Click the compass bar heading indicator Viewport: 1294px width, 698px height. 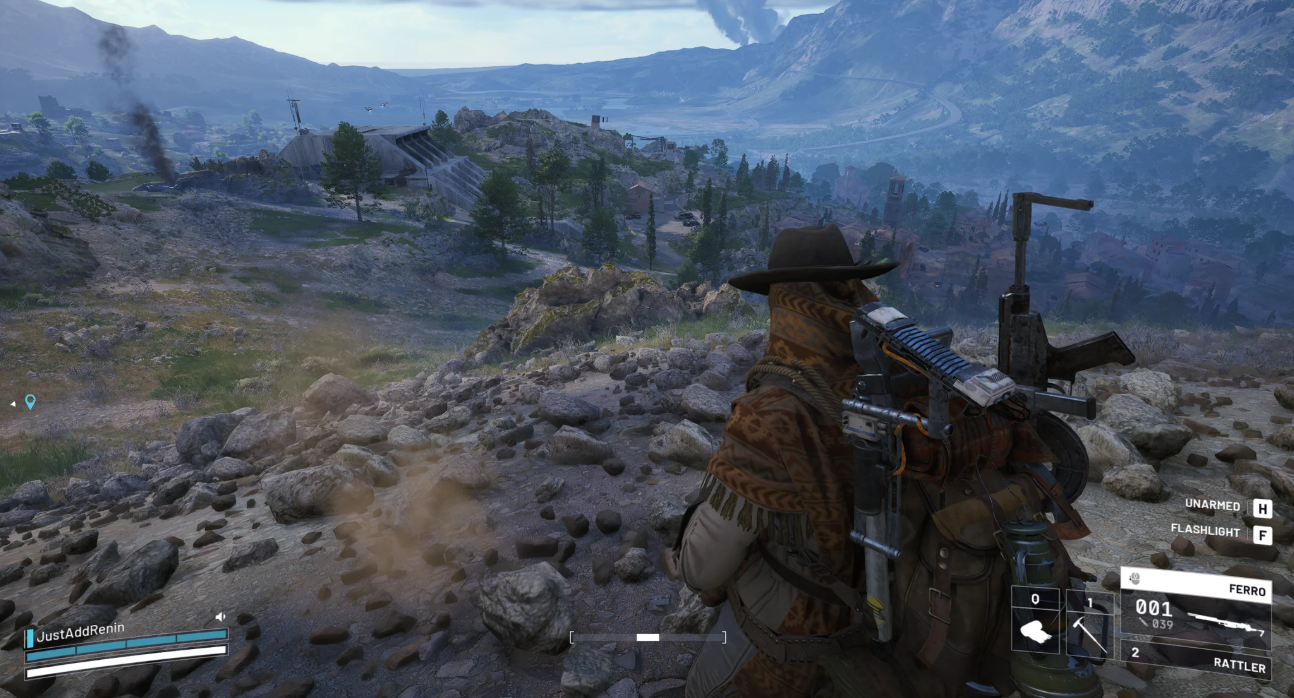(647, 637)
